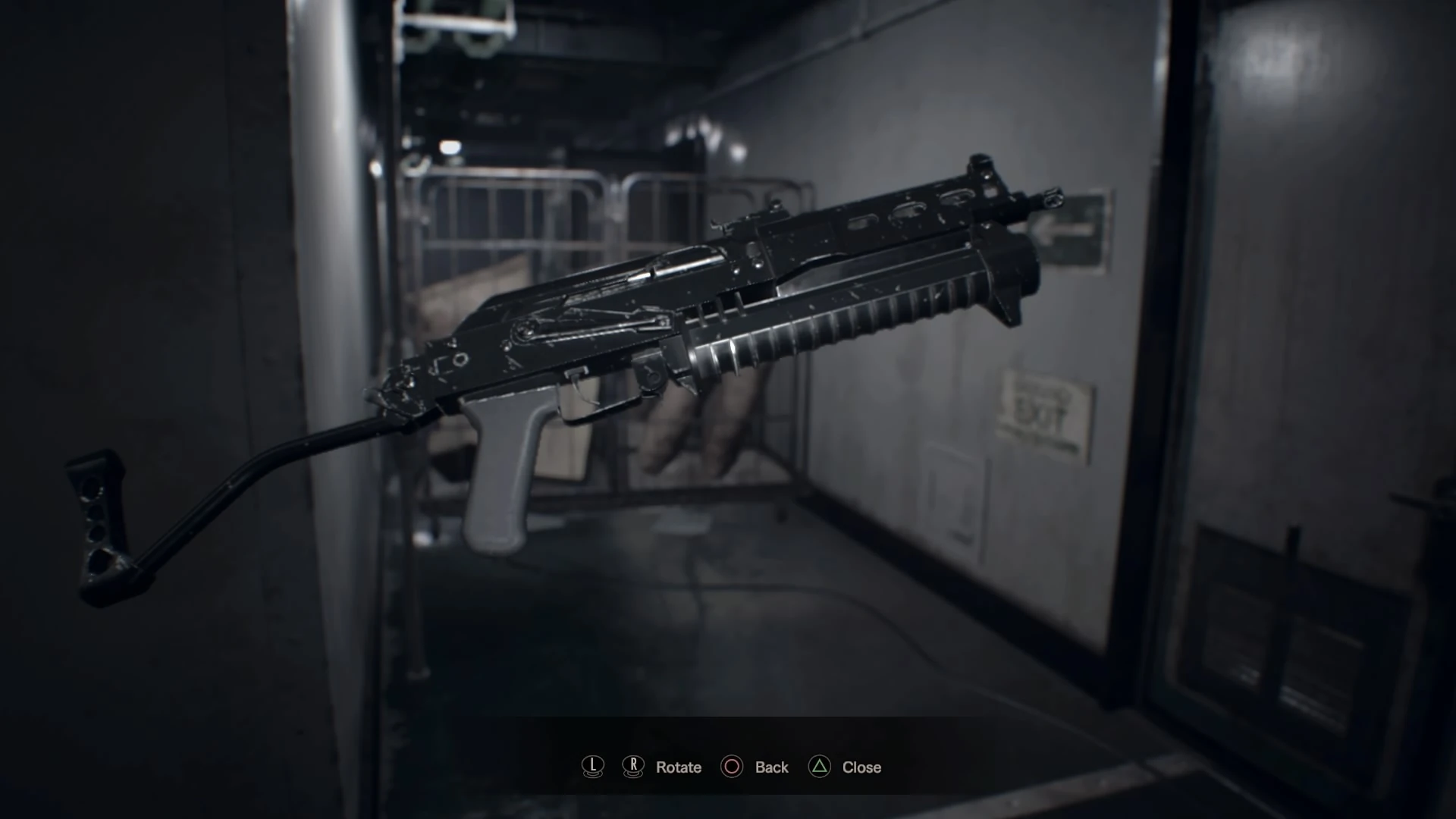This screenshot has height=819, width=1456.
Task: Click the Circle button icon for Back
Action: pyautogui.click(x=731, y=767)
